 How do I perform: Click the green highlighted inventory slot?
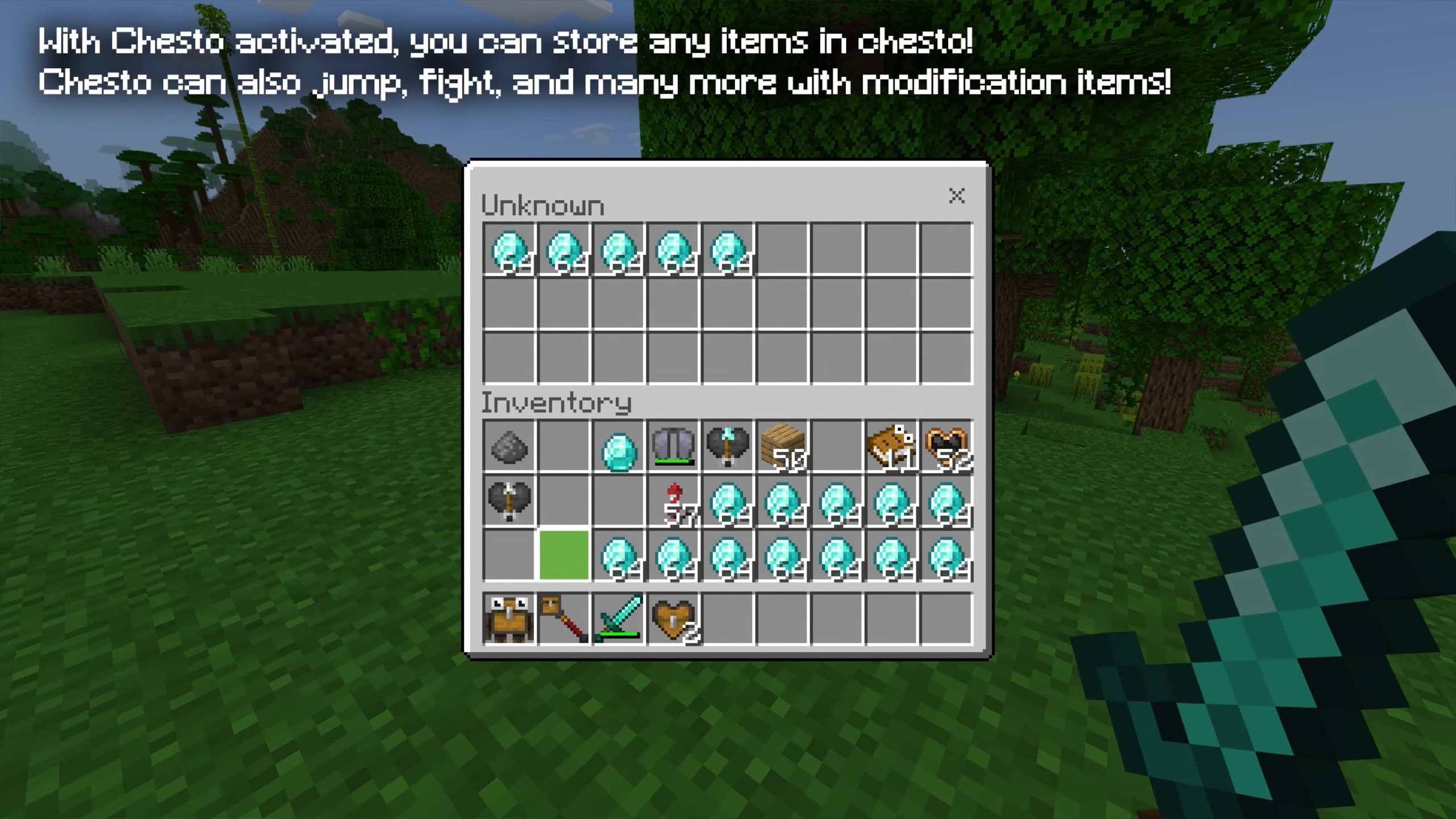pyautogui.click(x=564, y=556)
